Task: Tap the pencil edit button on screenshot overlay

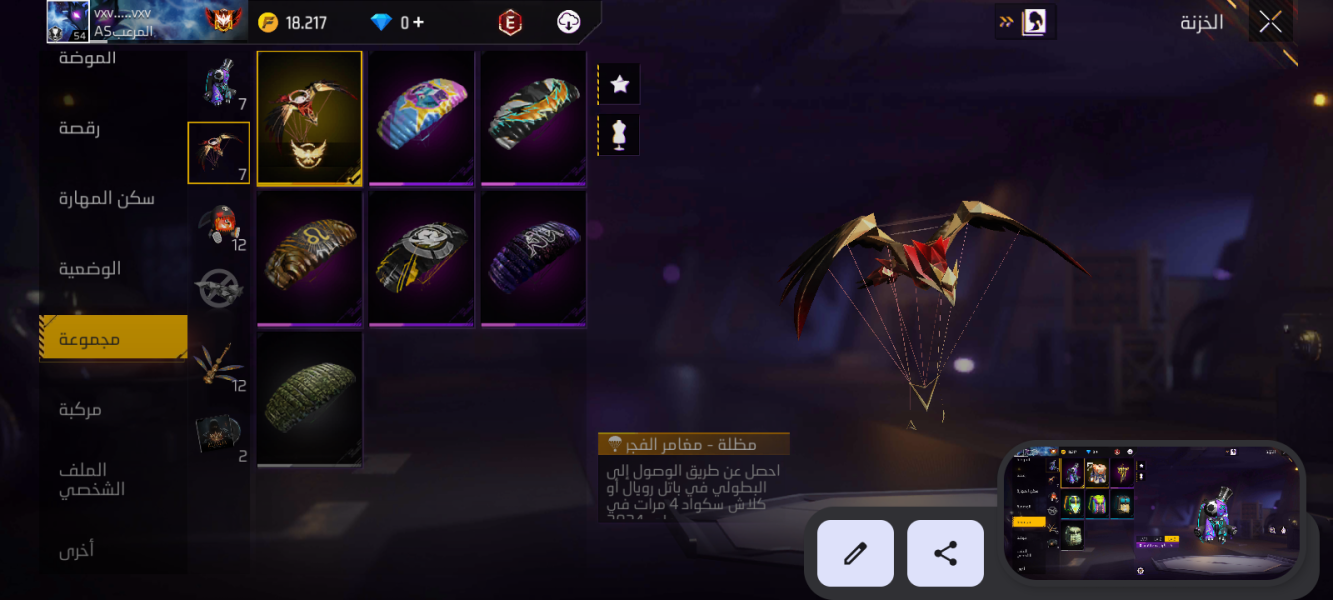Action: (x=855, y=553)
